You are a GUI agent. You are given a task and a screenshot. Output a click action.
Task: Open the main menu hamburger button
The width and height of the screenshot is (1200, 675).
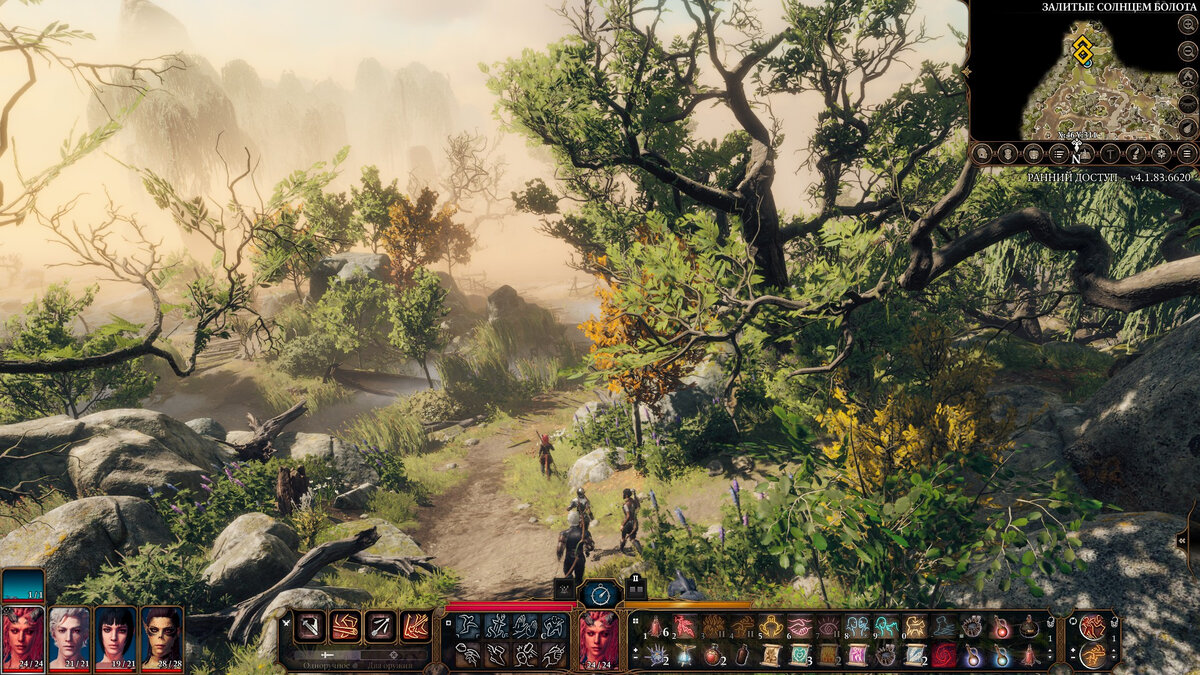[1187, 153]
